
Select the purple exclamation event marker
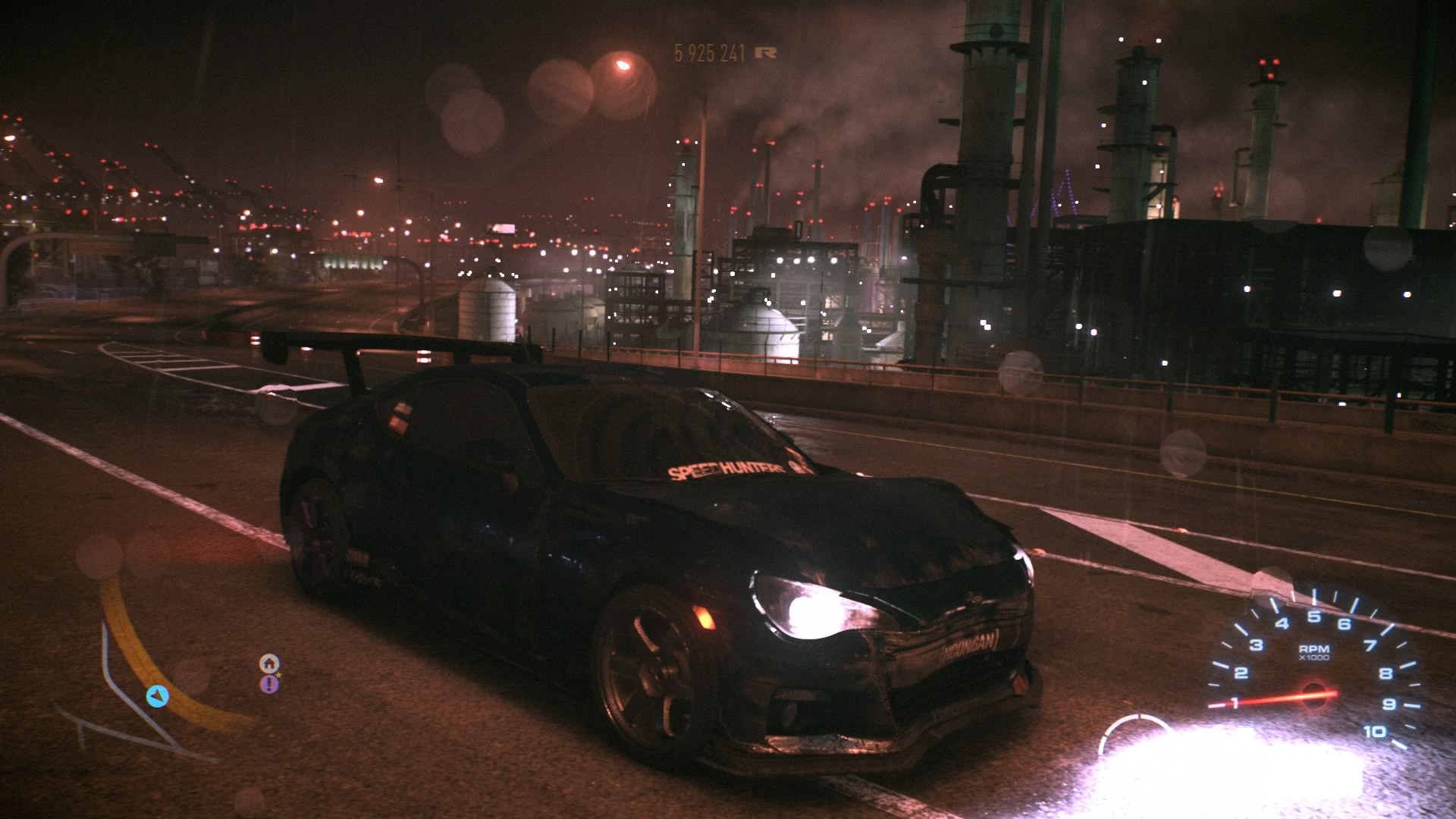[269, 685]
